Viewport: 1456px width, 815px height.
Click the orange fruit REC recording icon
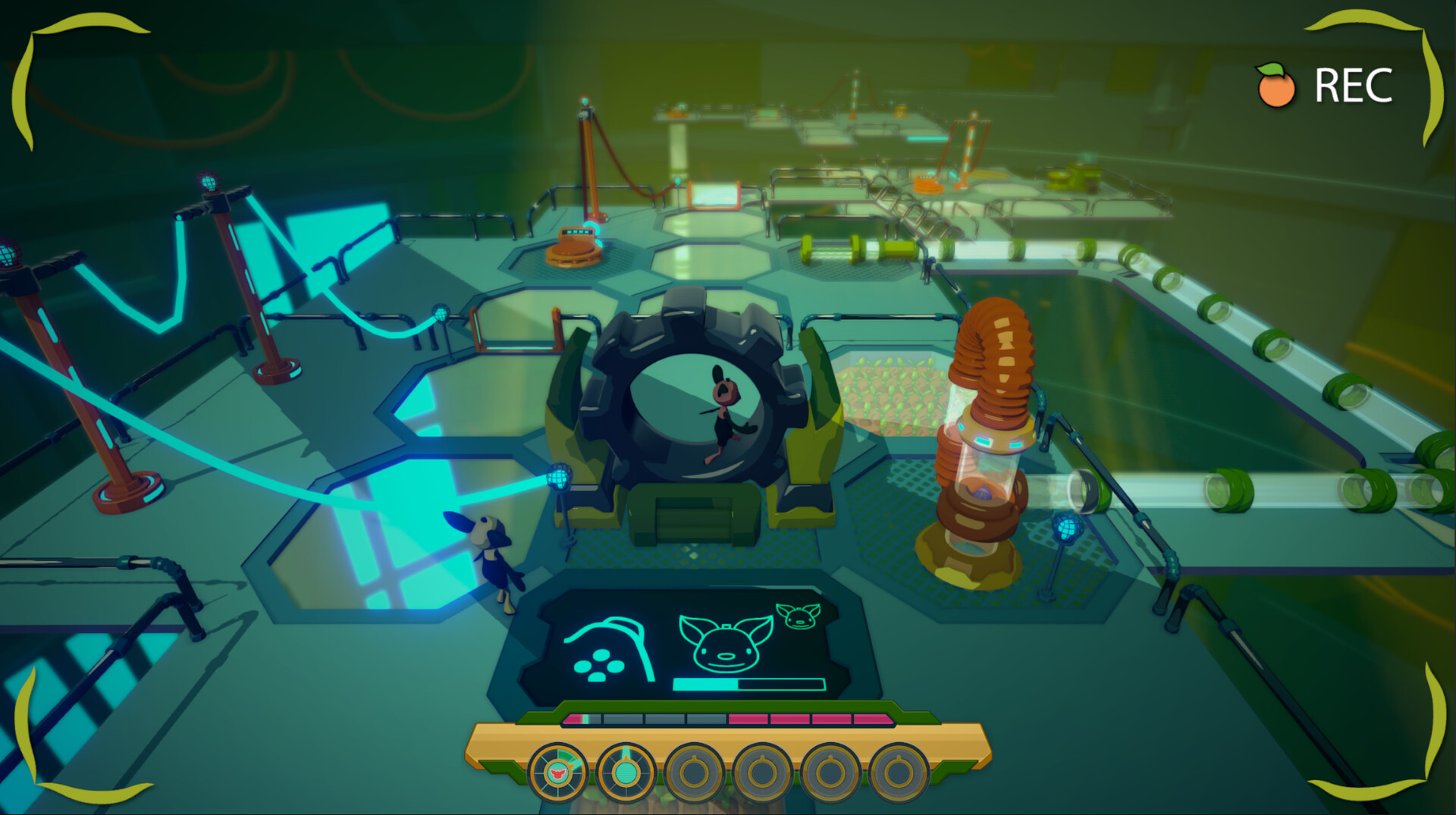pos(1277,86)
